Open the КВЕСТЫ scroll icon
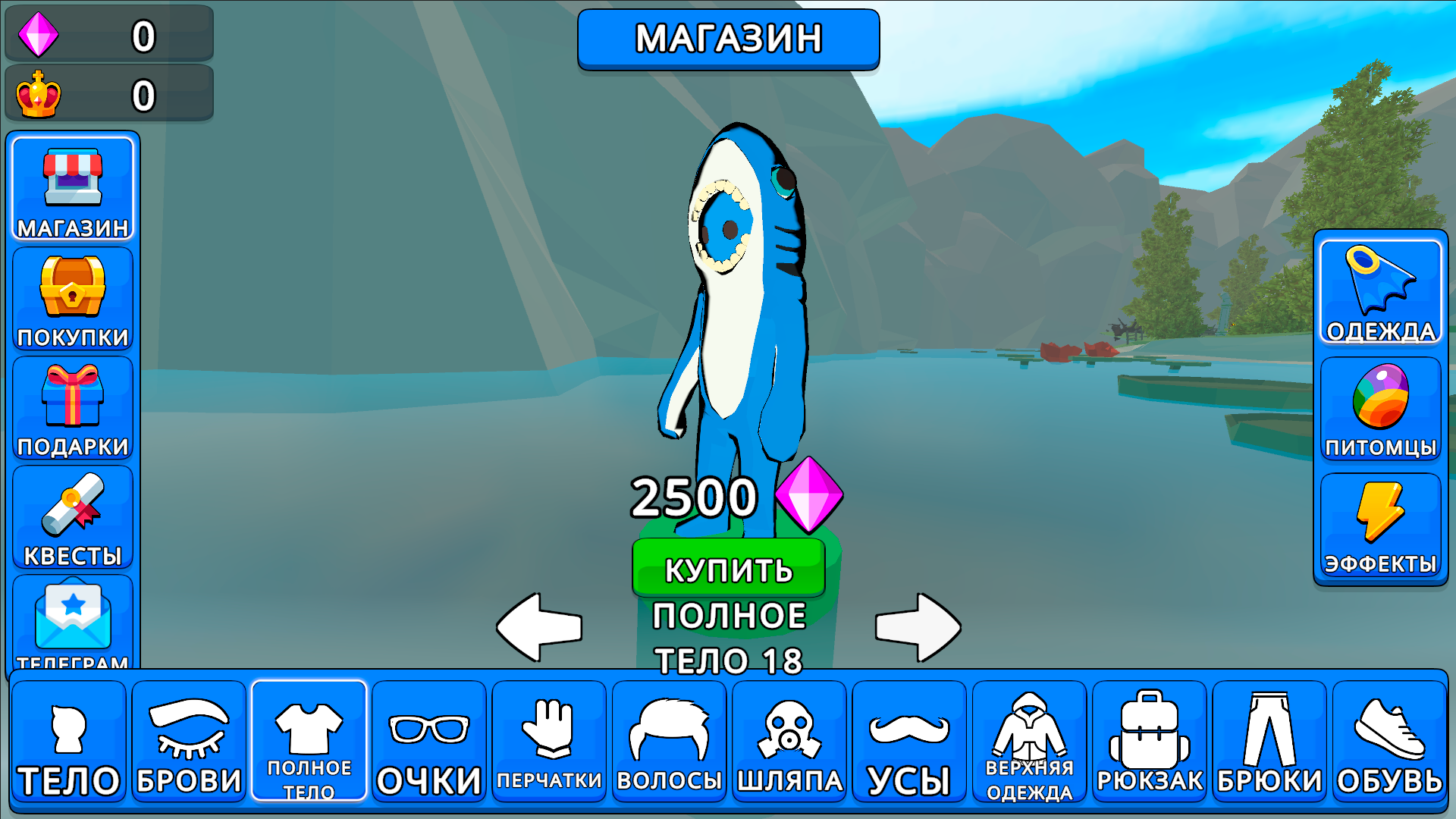Image resolution: width=1456 pixels, height=819 pixels. tap(73, 516)
